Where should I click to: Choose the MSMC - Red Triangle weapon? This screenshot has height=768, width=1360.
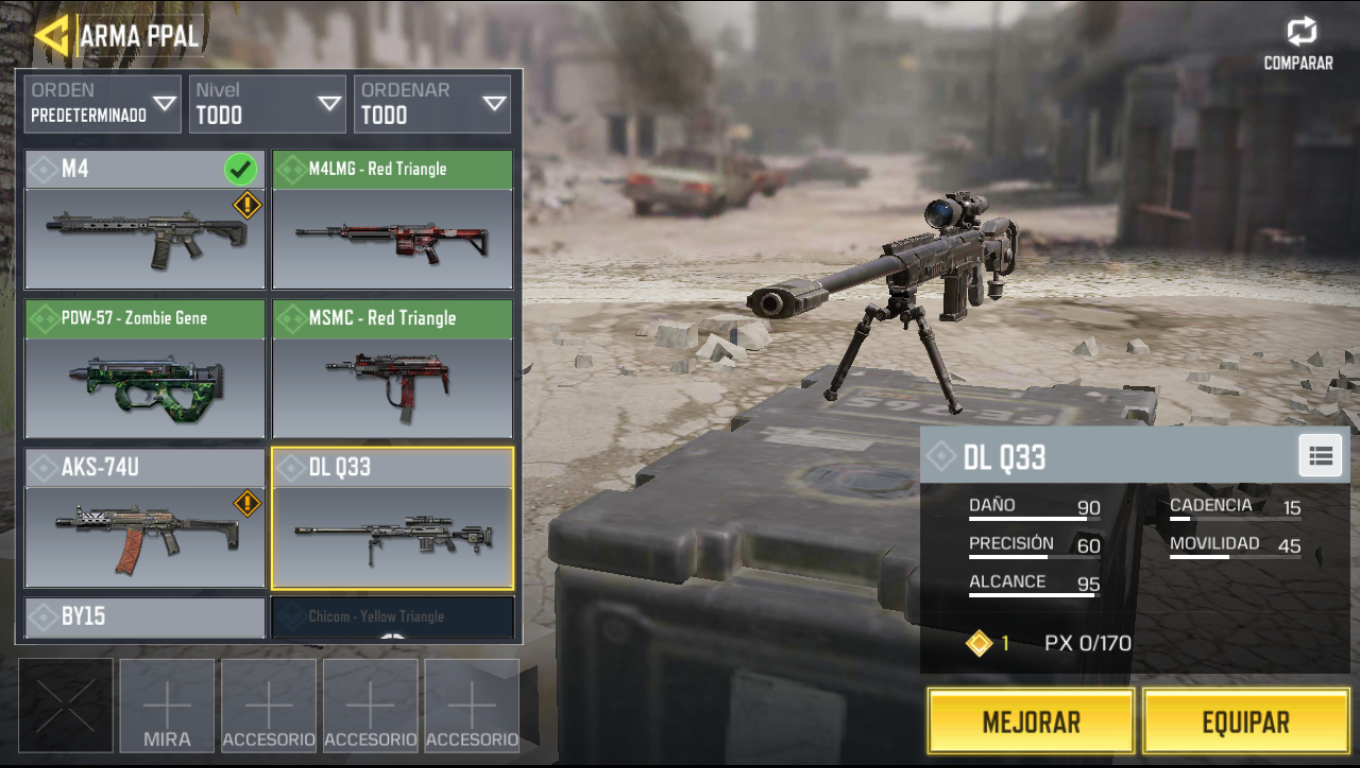click(392, 370)
